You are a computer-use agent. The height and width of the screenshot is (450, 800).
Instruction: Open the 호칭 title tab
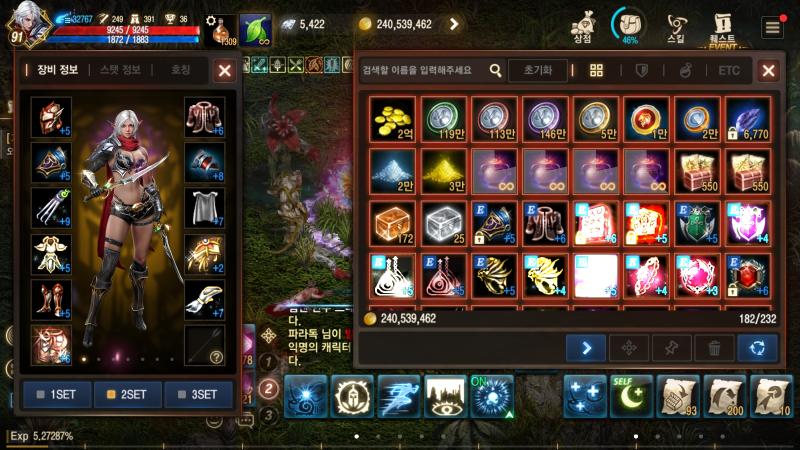pos(180,70)
